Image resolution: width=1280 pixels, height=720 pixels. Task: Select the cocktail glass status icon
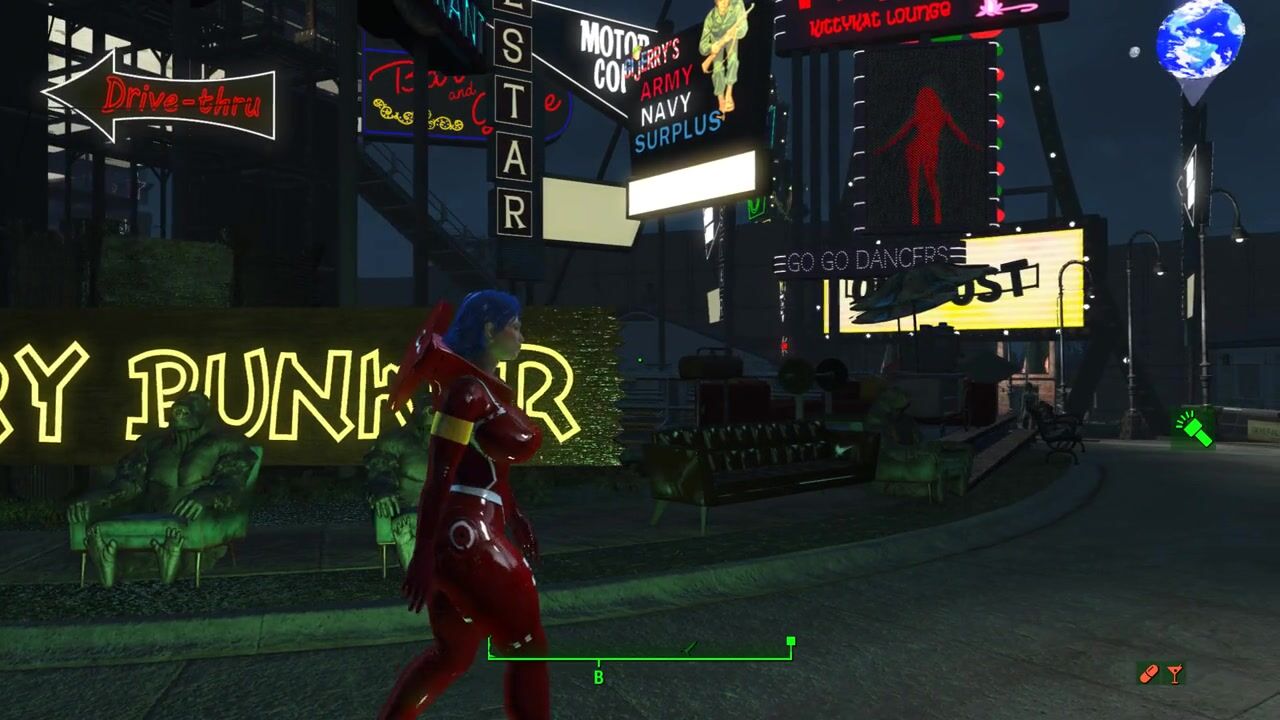point(1174,674)
